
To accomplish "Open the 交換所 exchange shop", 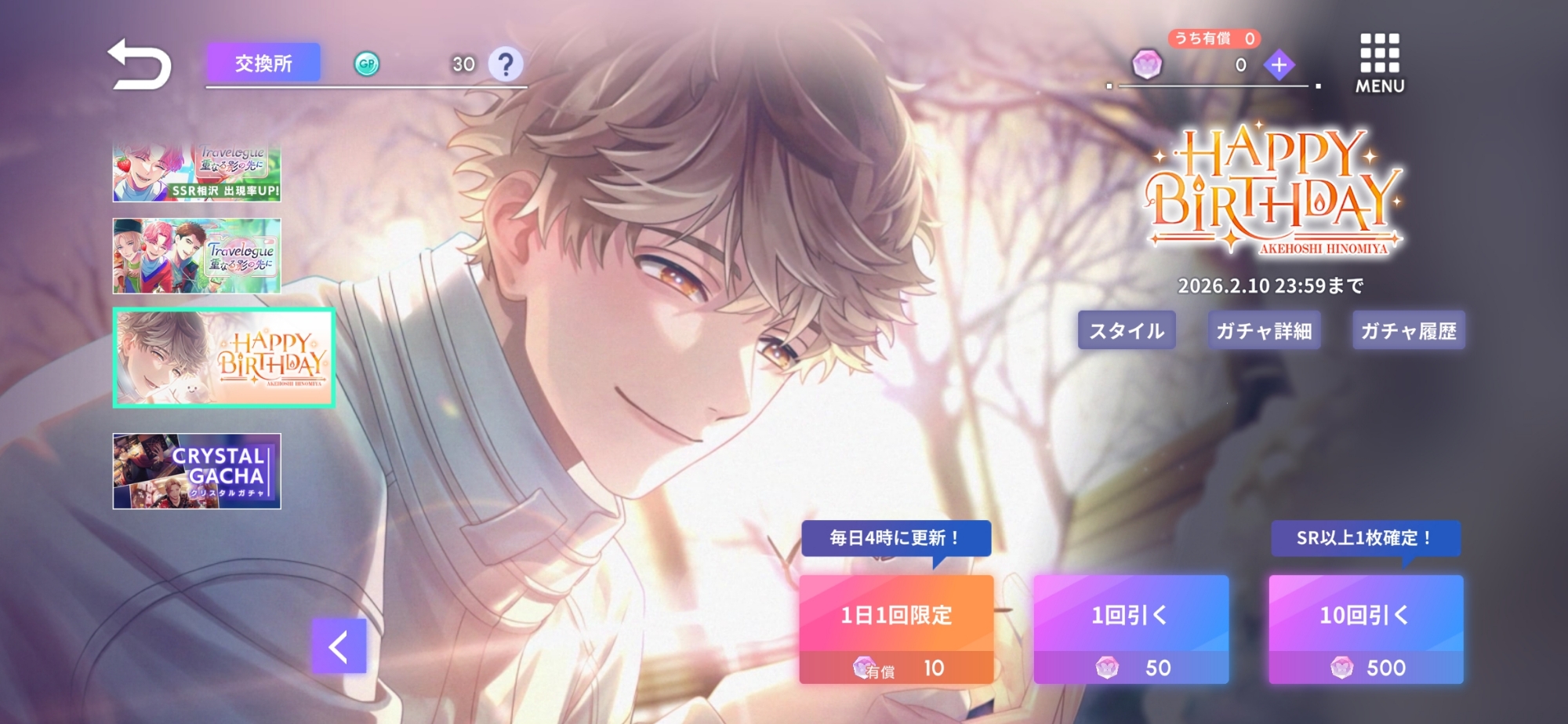I will (263, 63).
